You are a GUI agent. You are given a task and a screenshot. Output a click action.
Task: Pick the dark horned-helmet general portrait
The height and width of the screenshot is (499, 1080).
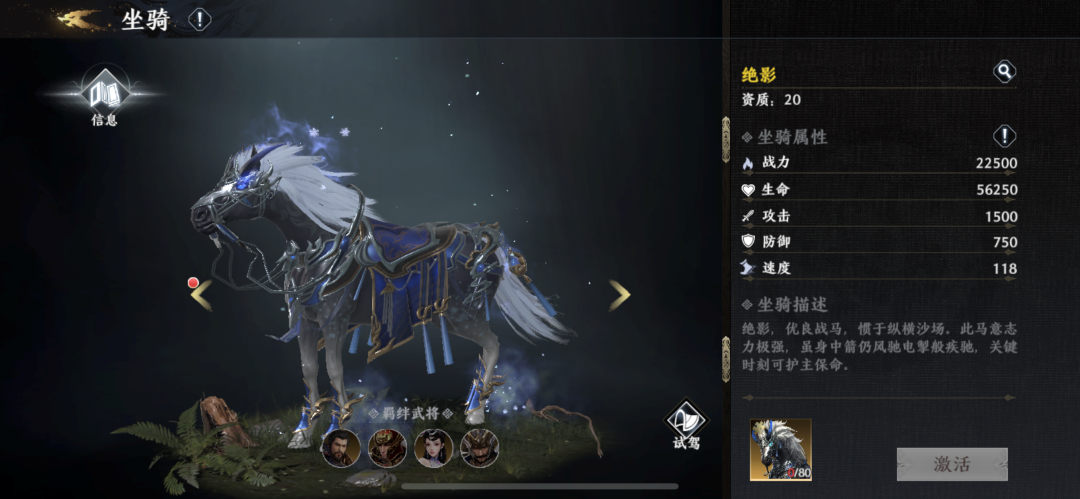coord(479,448)
